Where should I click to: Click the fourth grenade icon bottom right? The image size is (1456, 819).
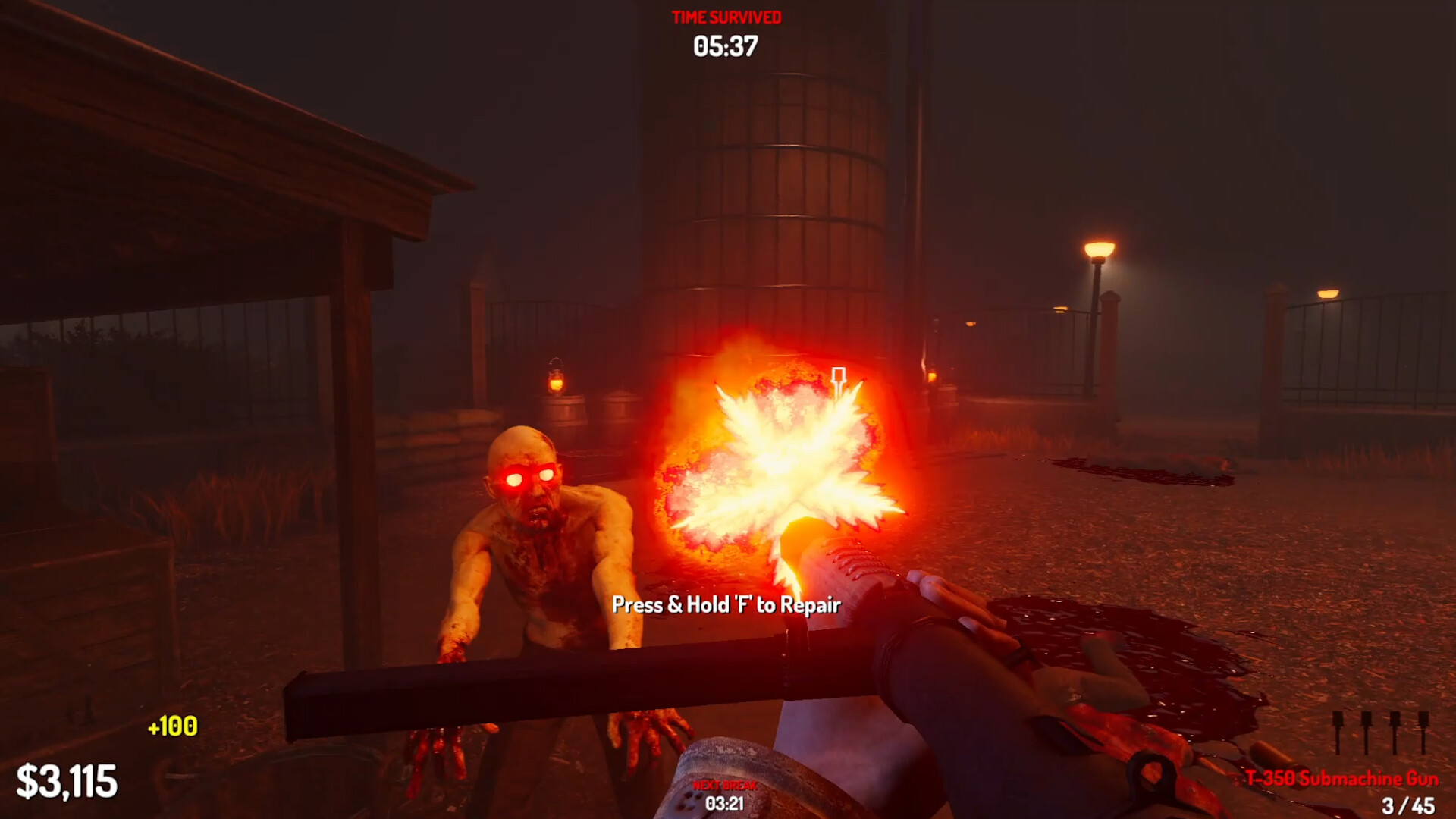[x=1423, y=732]
